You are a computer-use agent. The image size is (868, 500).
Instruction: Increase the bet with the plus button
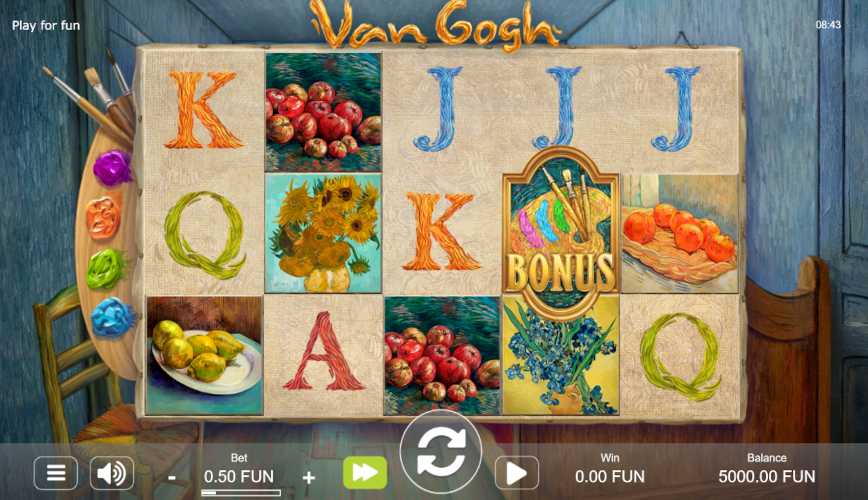click(309, 477)
